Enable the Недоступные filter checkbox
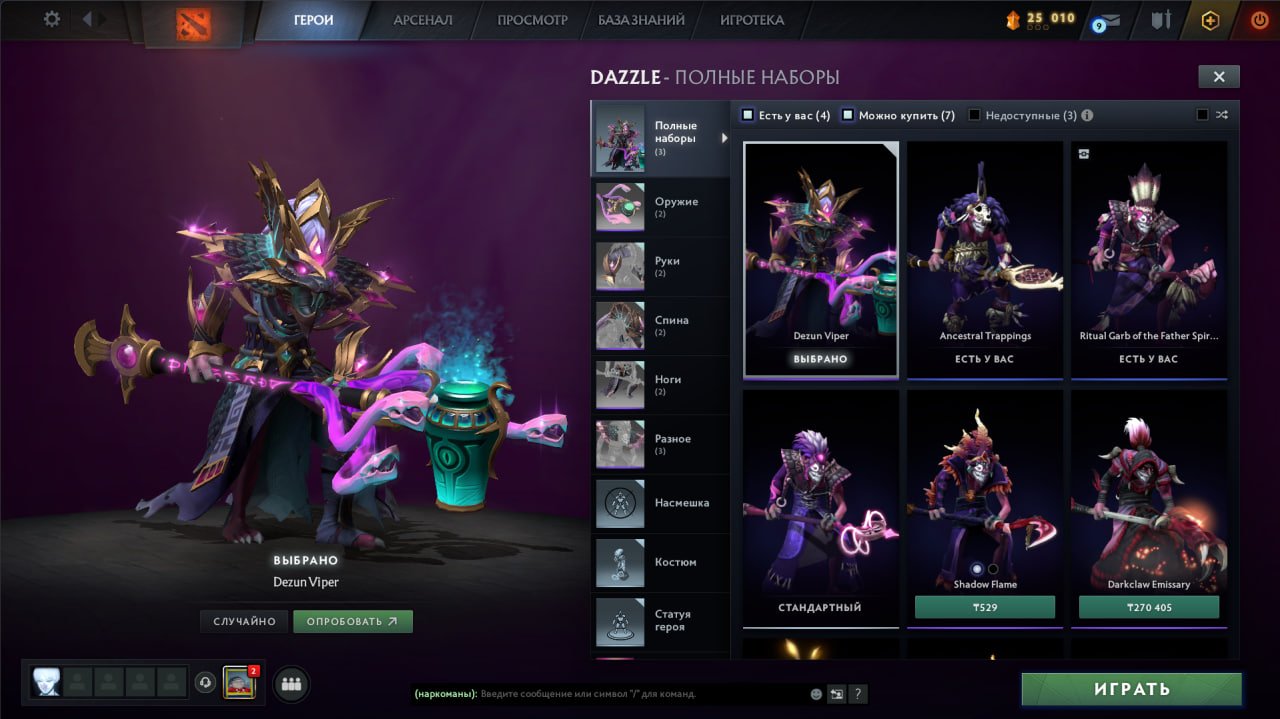Screen dimensions: 1280x719 click(x=975, y=115)
